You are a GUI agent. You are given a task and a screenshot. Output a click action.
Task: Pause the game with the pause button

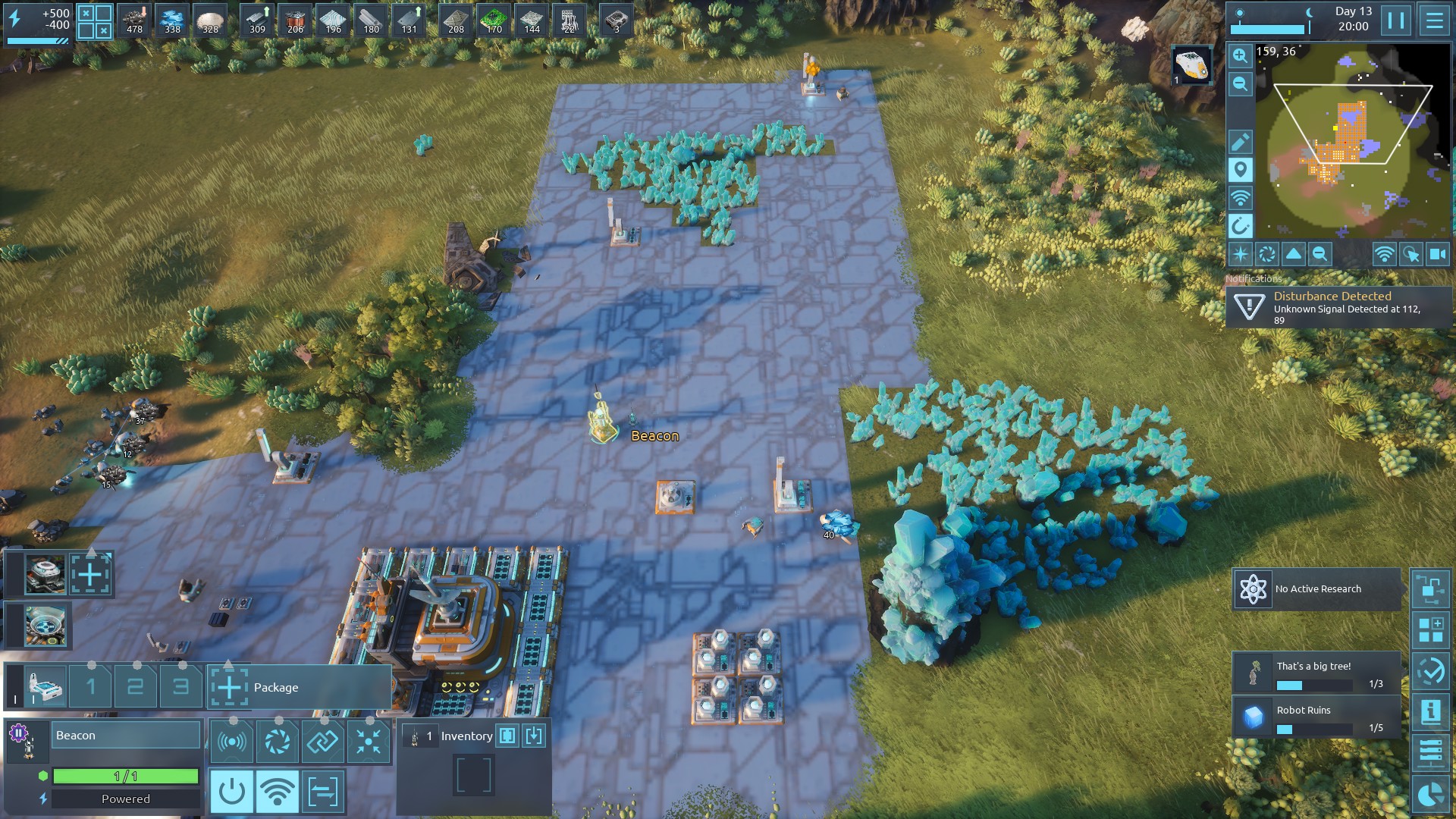(1396, 20)
